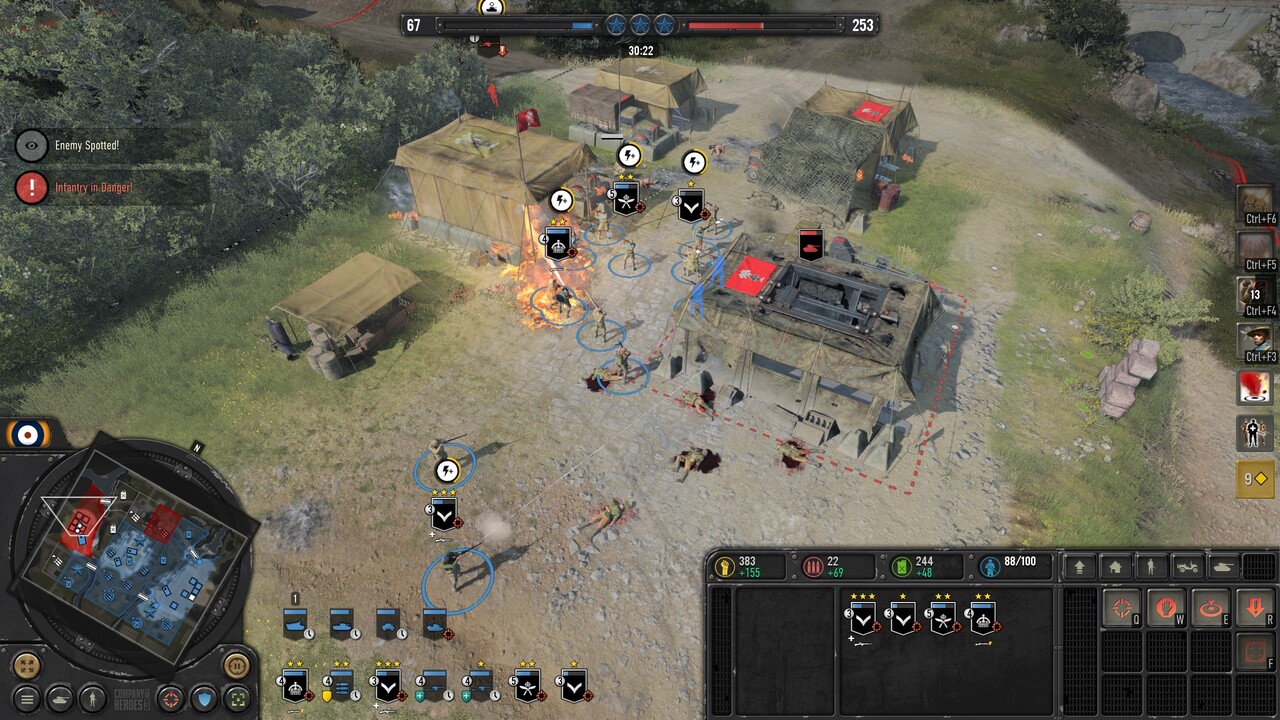The width and height of the screenshot is (1280, 720).
Task: Choose the red smoke strike ability
Action: pos(1254,387)
